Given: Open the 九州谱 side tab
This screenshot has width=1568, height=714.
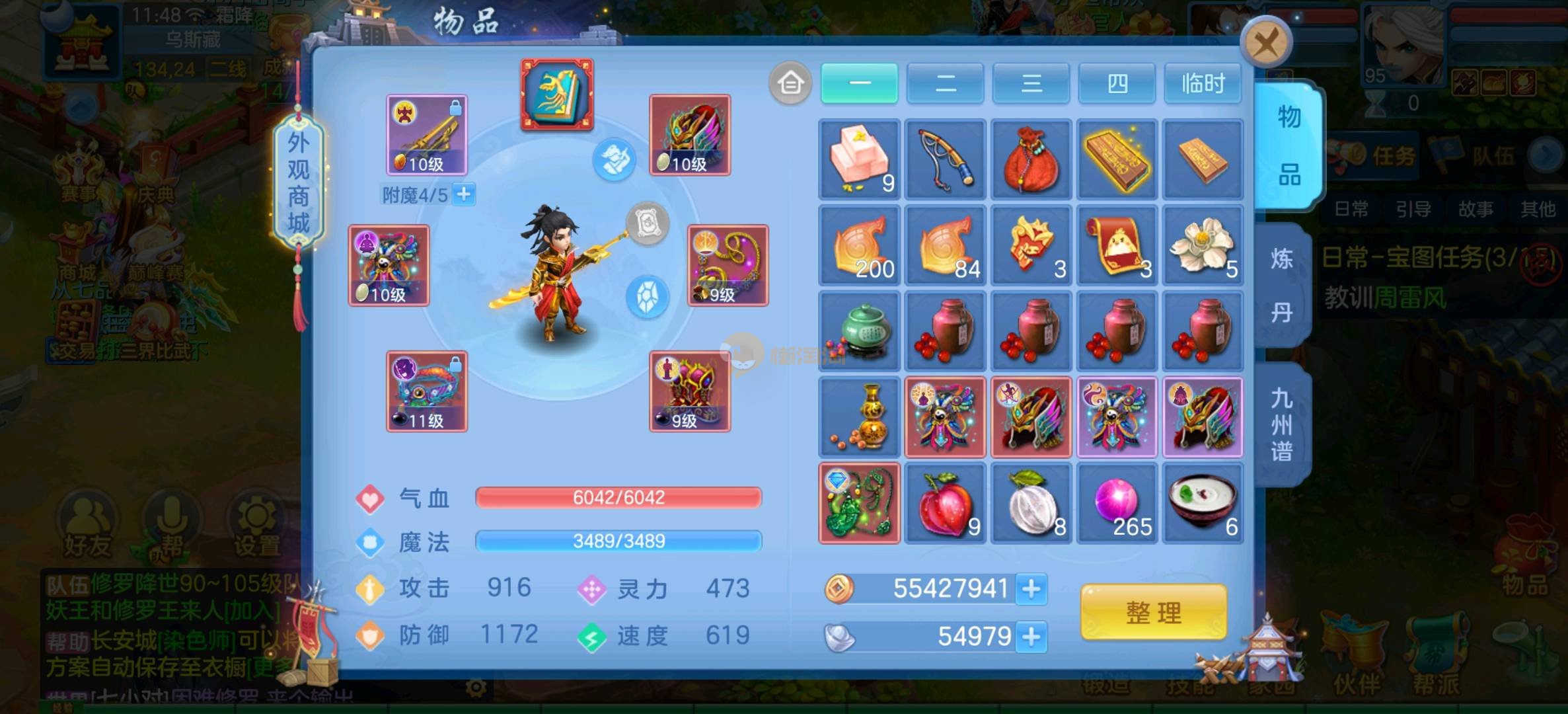Looking at the screenshot, I should pyautogui.click(x=1282, y=424).
